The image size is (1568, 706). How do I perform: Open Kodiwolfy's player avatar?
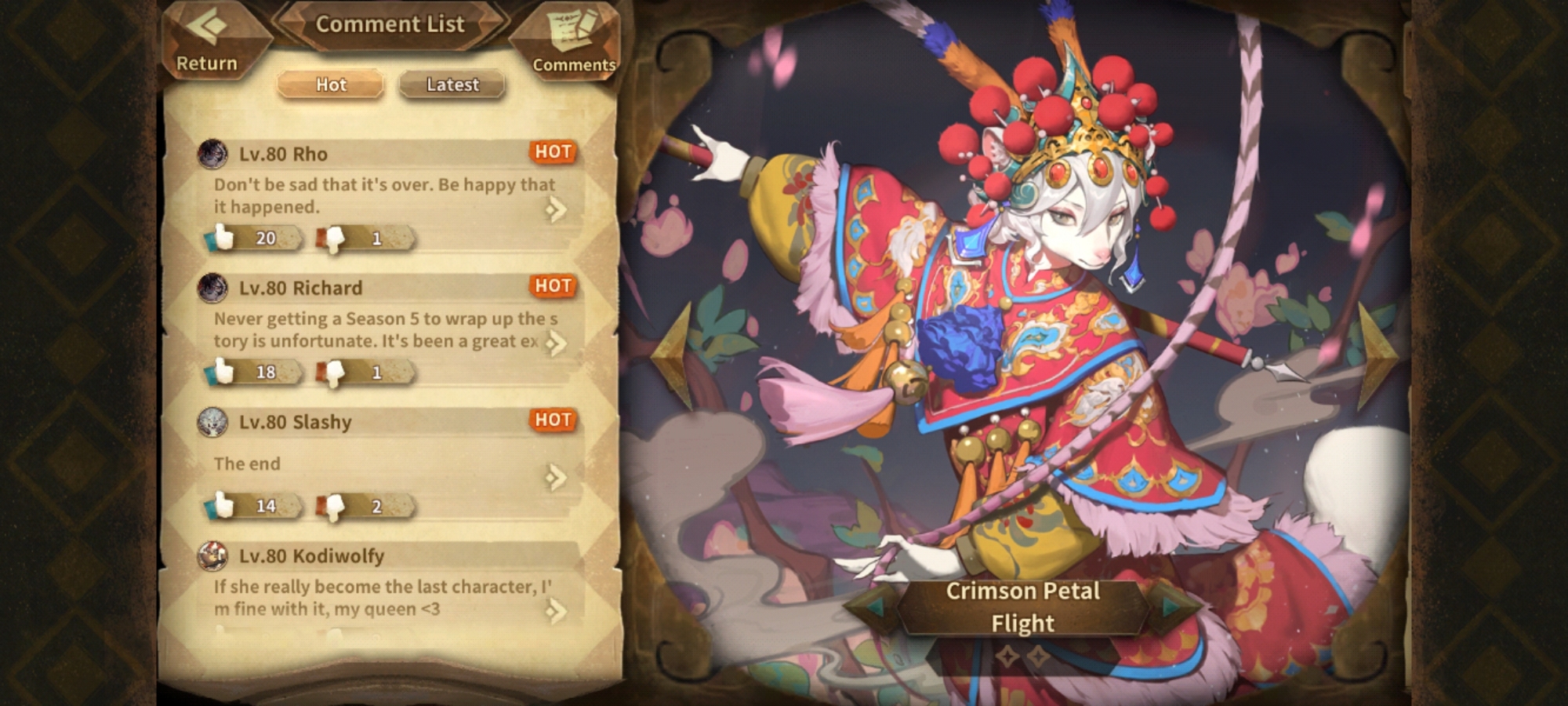[x=212, y=556]
